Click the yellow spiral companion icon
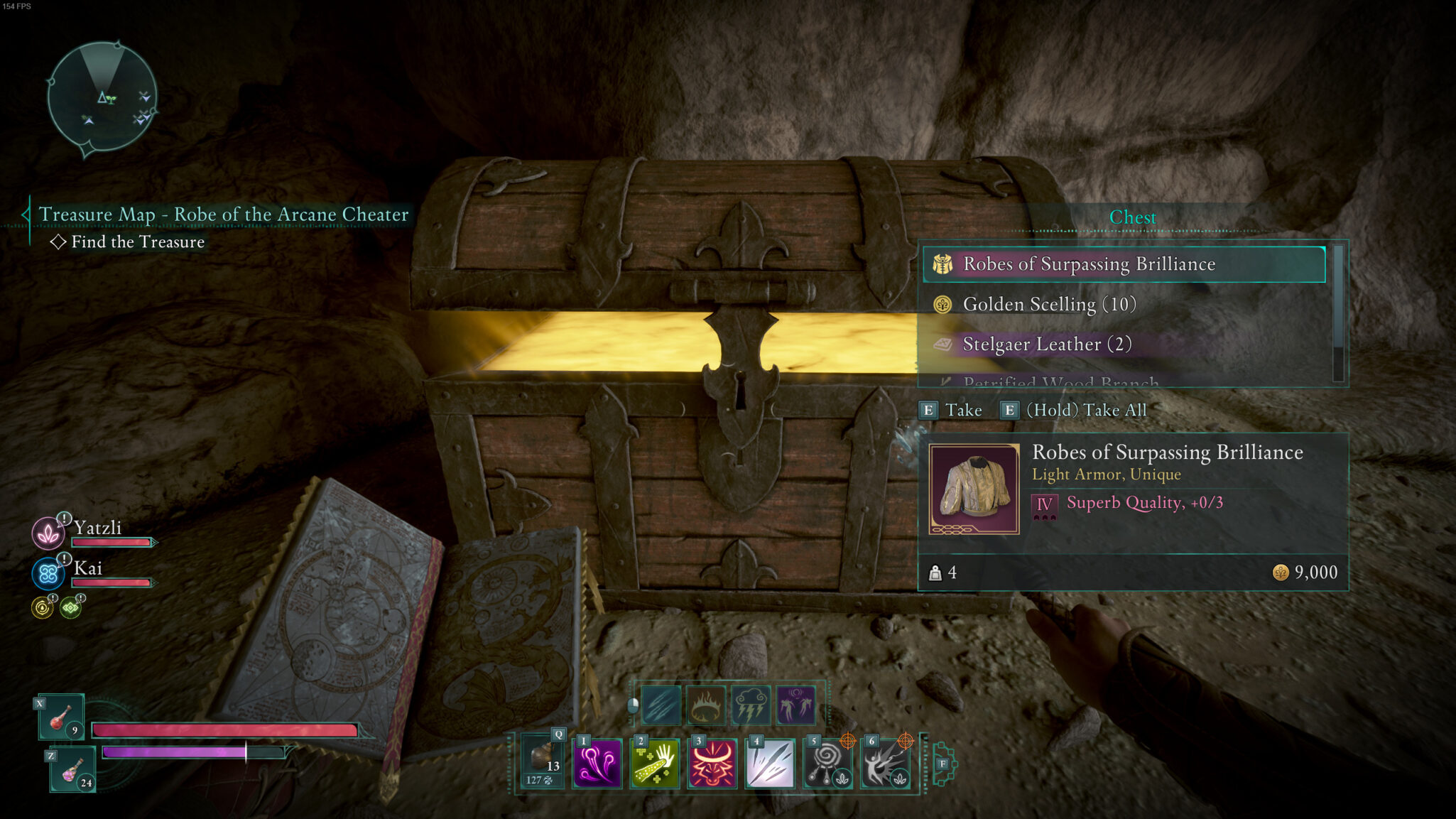 pyautogui.click(x=43, y=608)
